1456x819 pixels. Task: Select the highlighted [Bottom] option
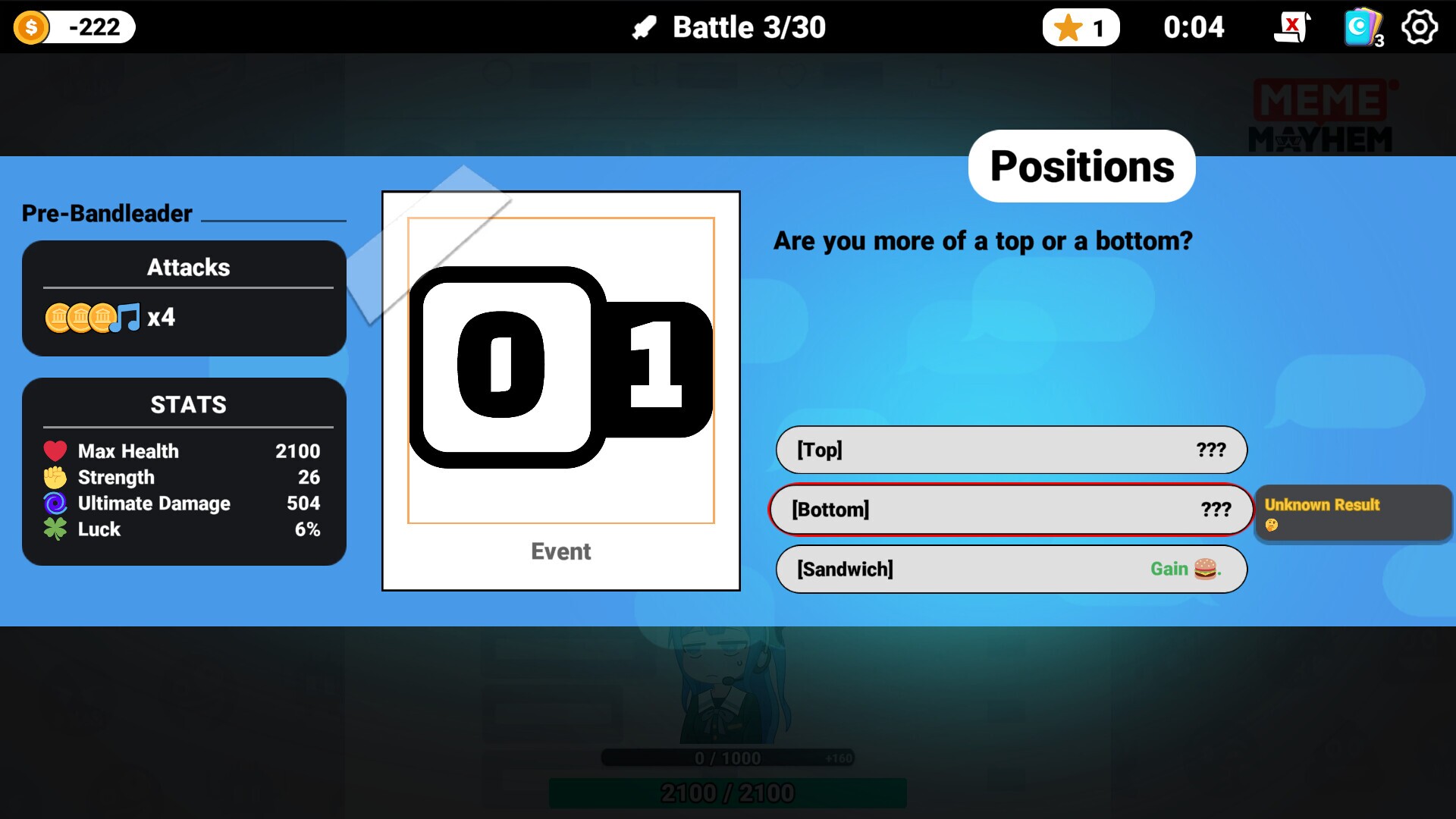tap(1010, 510)
